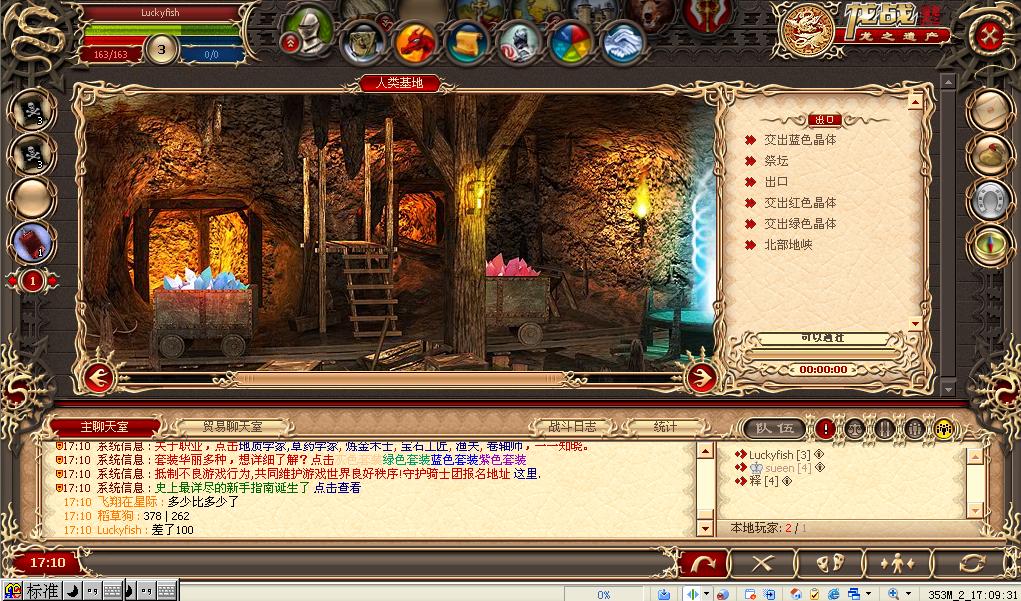This screenshot has height=601, width=1021.
Task: Click the horseshoe icon on the right
Action: (989, 200)
